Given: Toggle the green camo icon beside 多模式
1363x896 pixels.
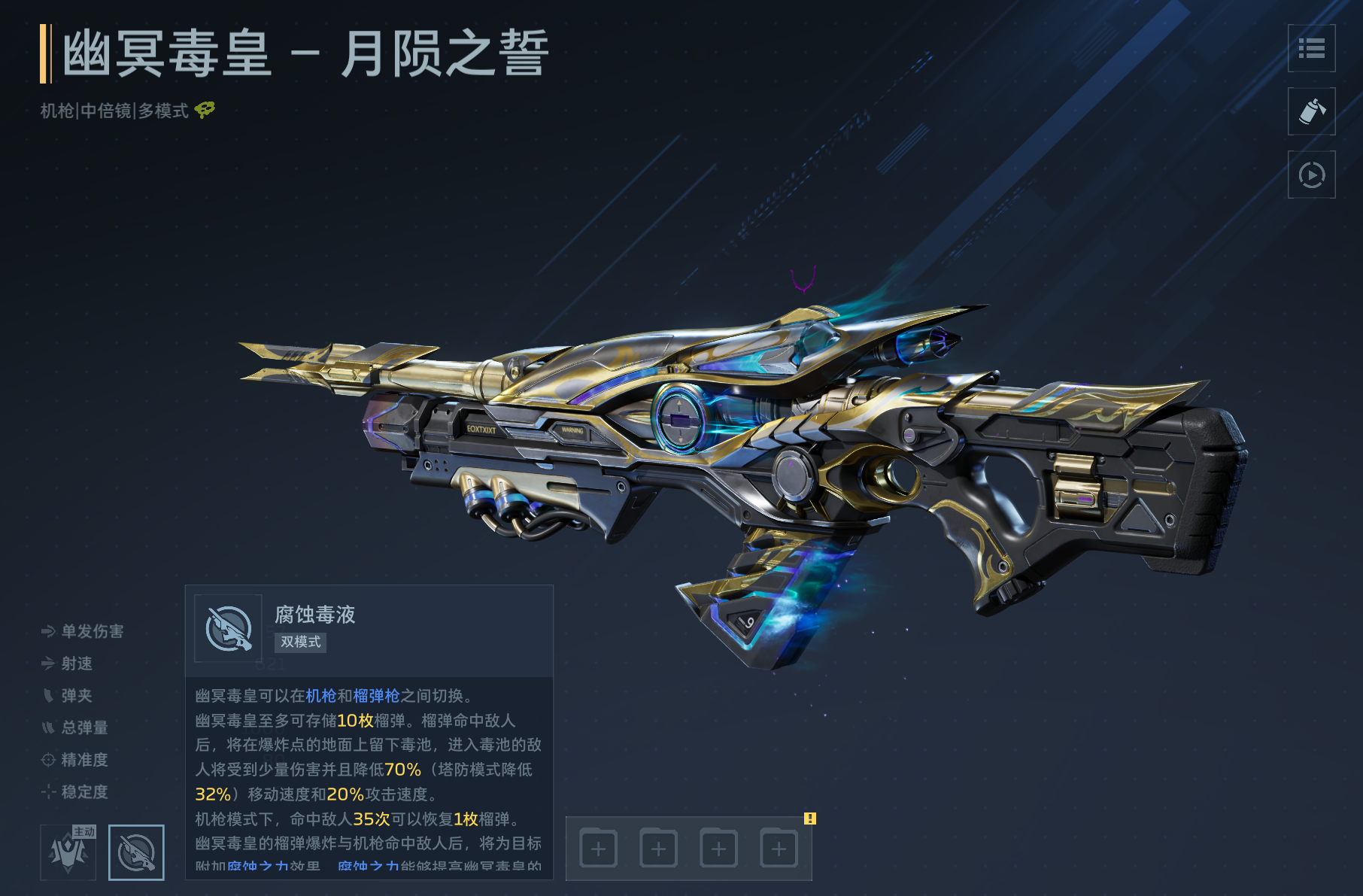Looking at the screenshot, I should coord(204,111).
